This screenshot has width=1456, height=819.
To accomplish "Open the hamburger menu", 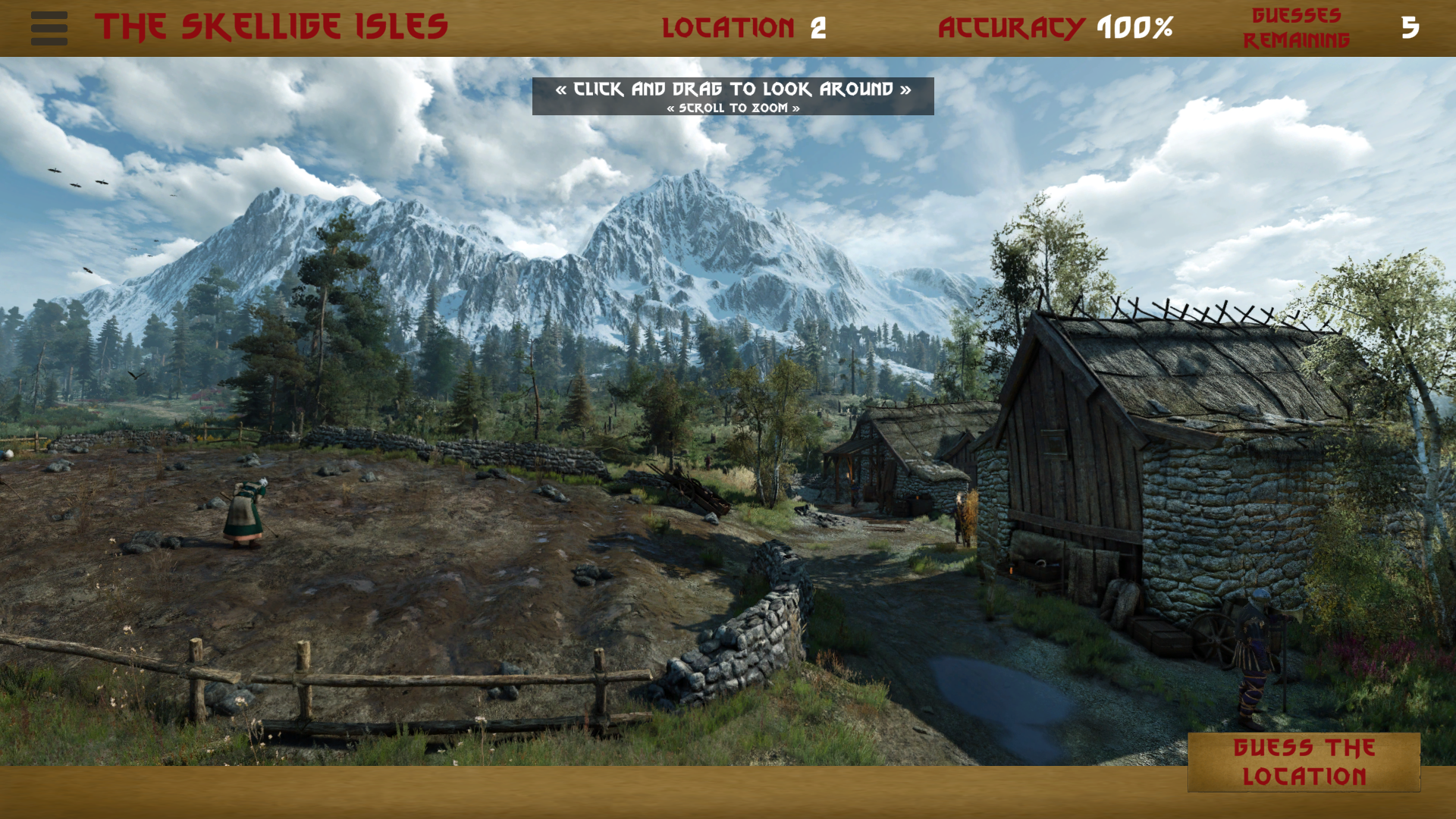I will (x=49, y=28).
